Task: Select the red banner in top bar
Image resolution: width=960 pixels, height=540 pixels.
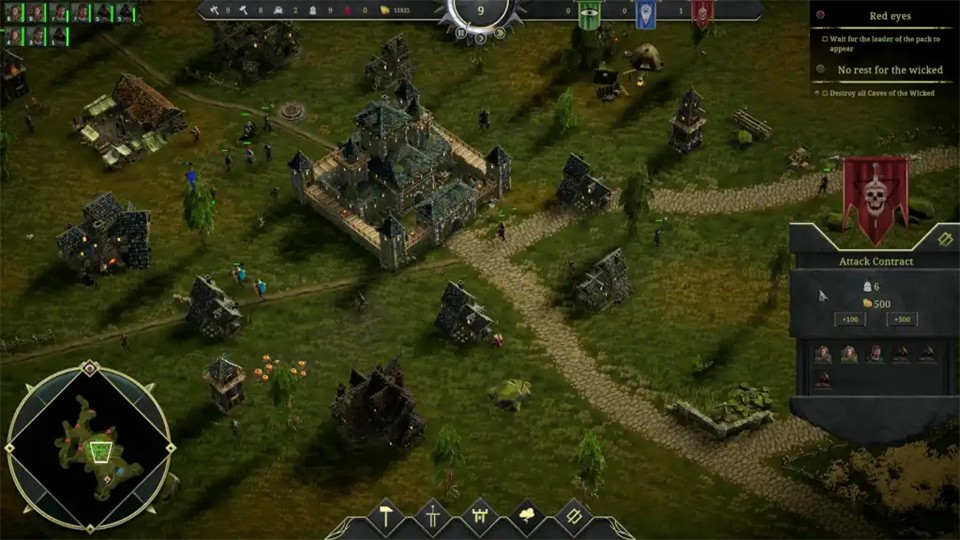Action: [703, 14]
